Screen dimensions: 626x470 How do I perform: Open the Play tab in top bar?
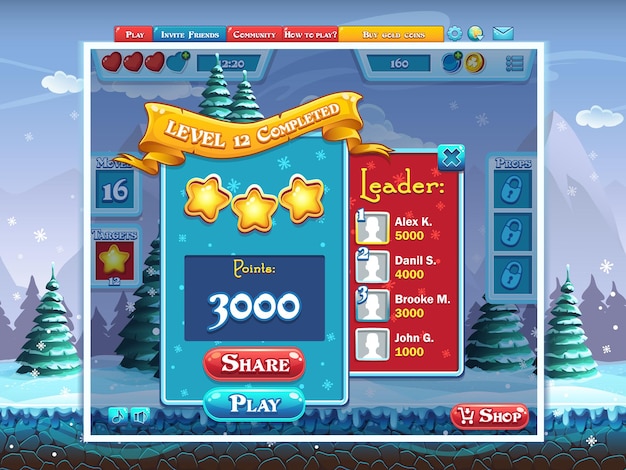pyautogui.click(x=134, y=34)
